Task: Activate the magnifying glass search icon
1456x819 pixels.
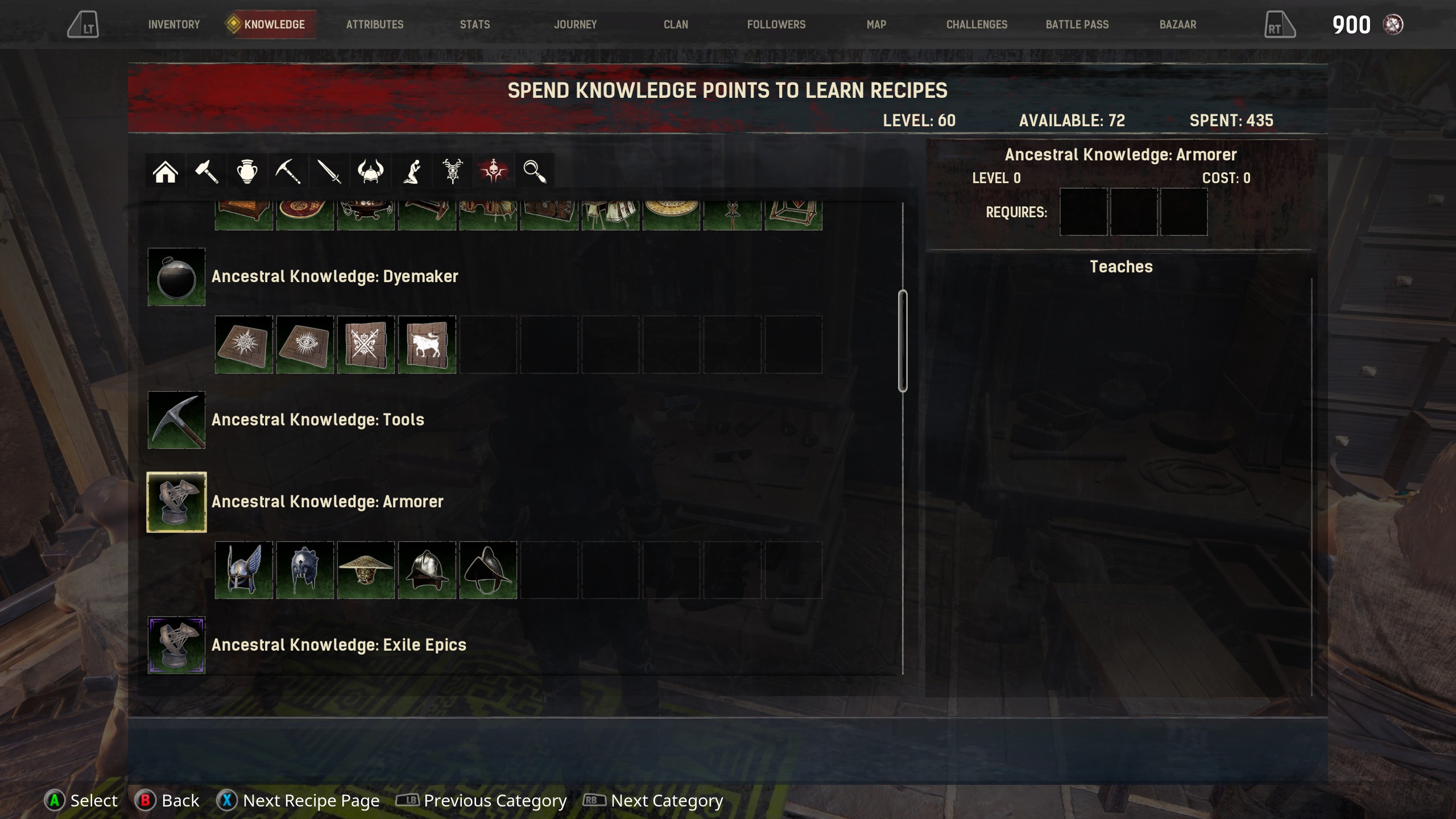Action: point(534,171)
